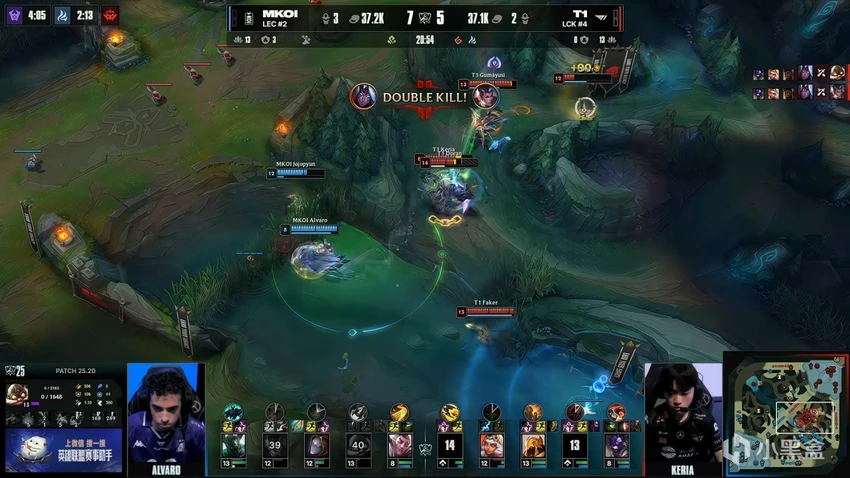The image size is (850, 478).
Task: Click the minimap in the corner
Action: tap(786, 412)
